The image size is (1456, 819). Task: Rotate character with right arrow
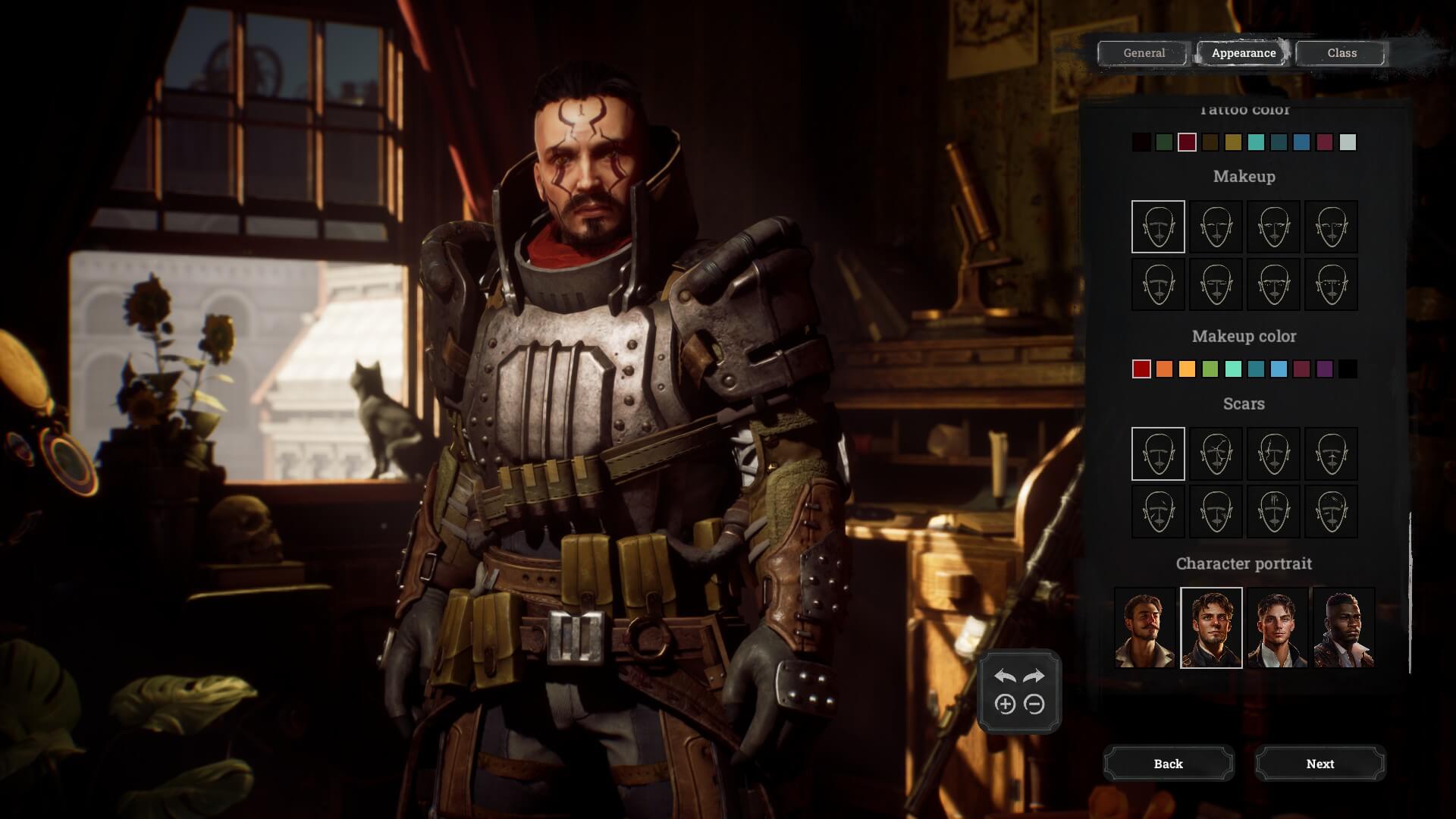click(x=1034, y=676)
